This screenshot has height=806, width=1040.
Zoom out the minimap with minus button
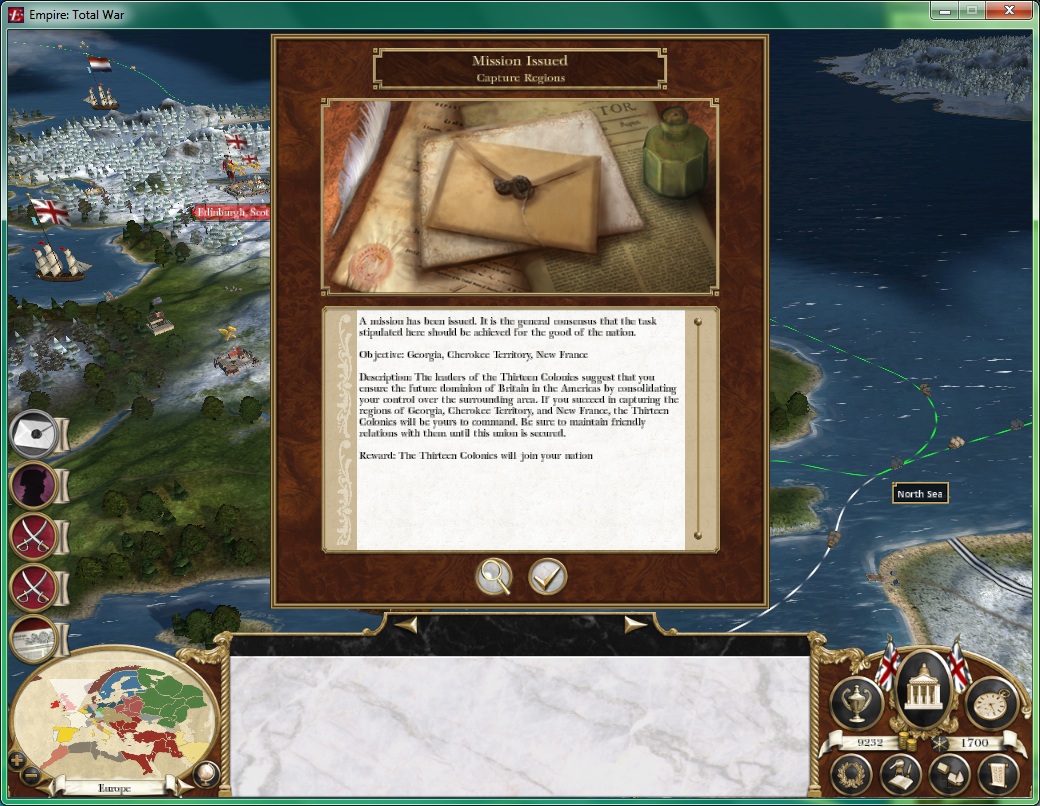31,775
